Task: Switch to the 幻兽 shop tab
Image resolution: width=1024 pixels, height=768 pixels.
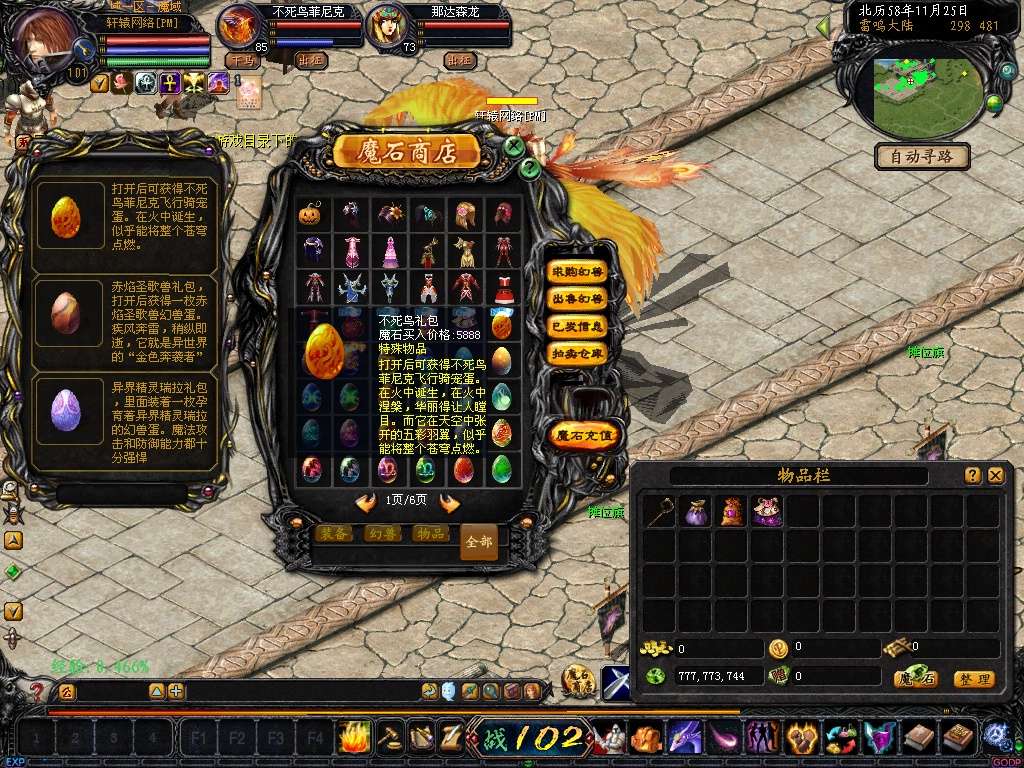Action: [x=382, y=534]
